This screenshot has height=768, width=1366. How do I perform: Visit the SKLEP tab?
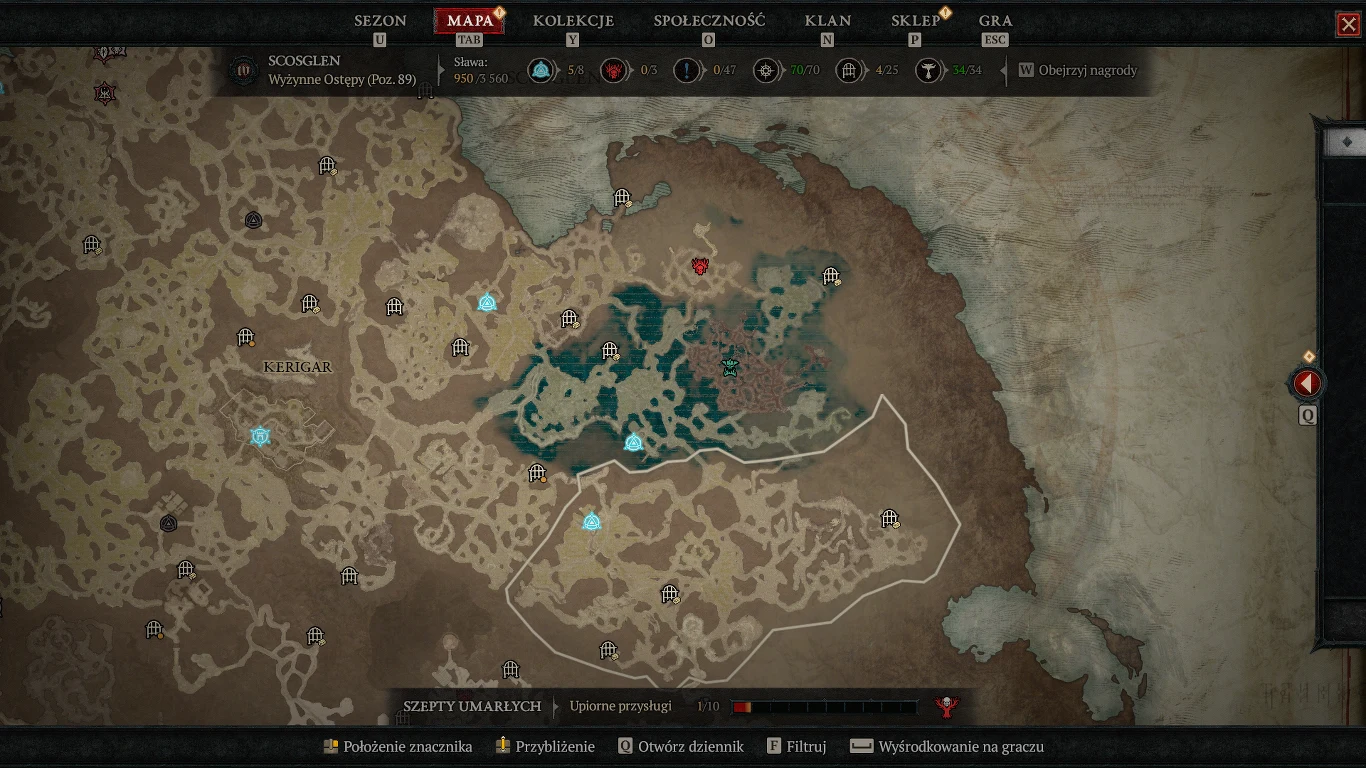915,21
